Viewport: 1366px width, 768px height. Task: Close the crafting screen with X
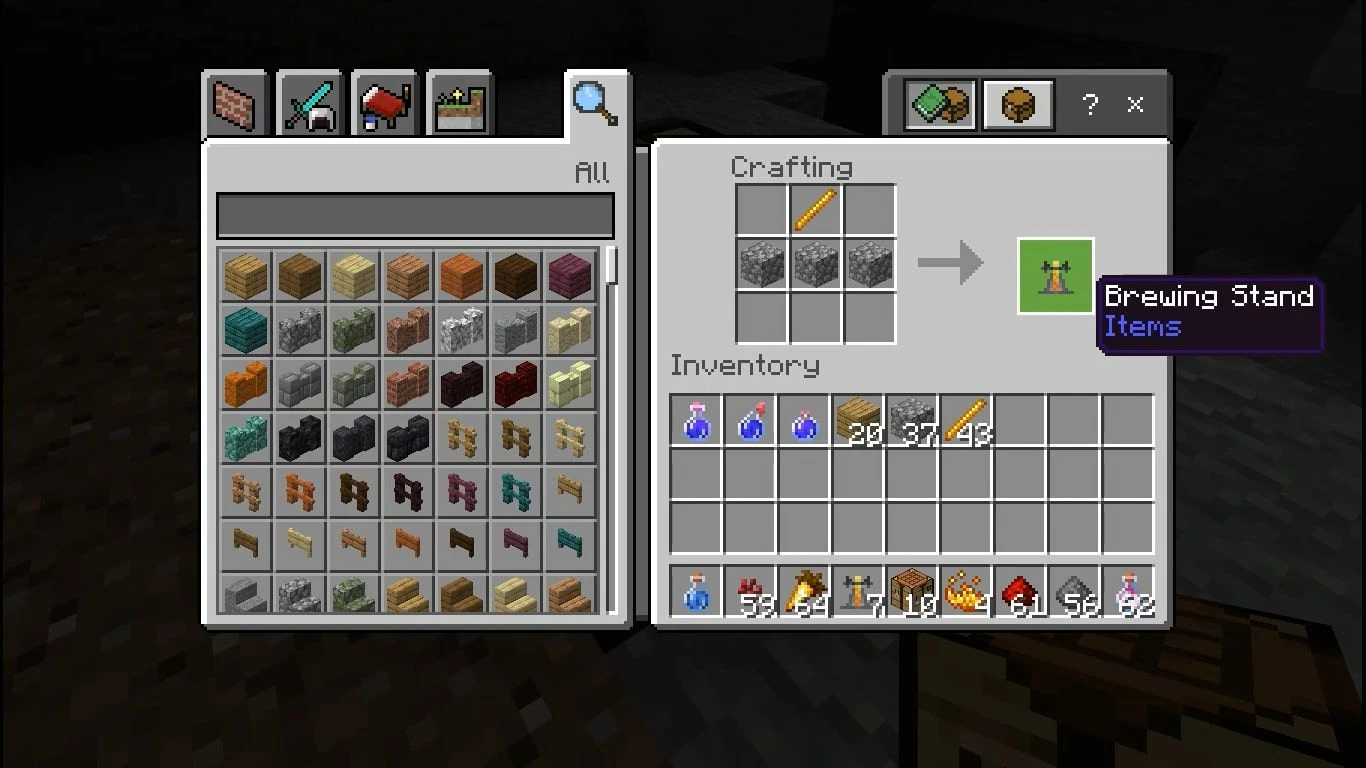click(x=1135, y=104)
